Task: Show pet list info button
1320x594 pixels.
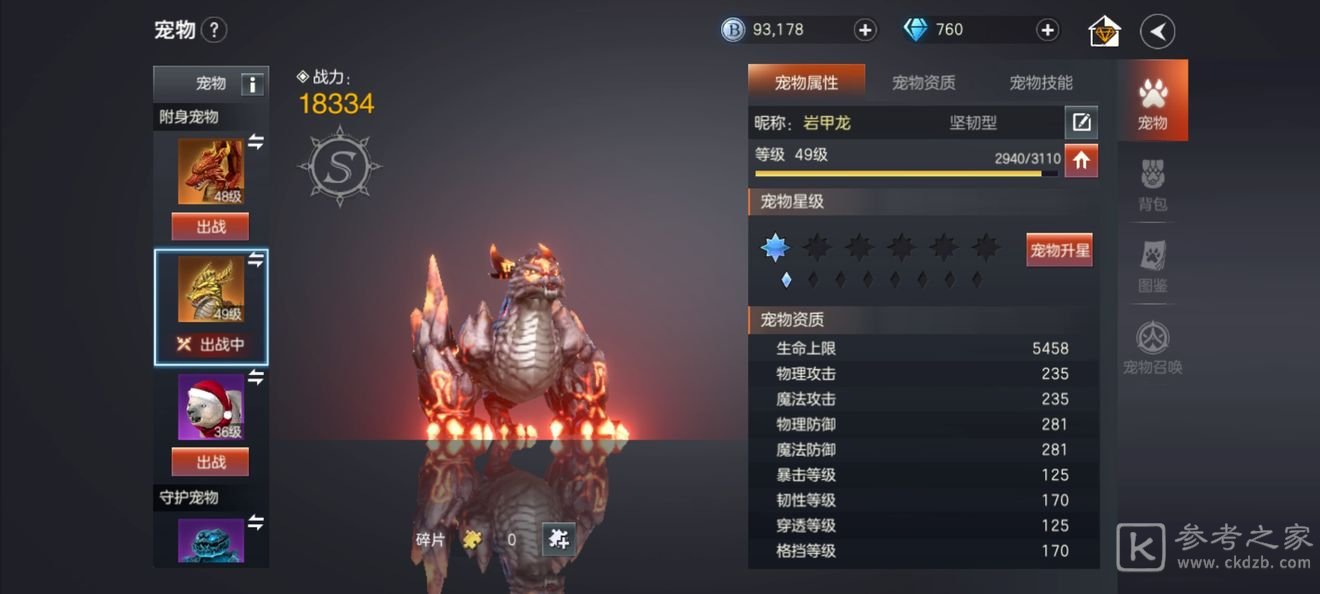Action: click(253, 84)
